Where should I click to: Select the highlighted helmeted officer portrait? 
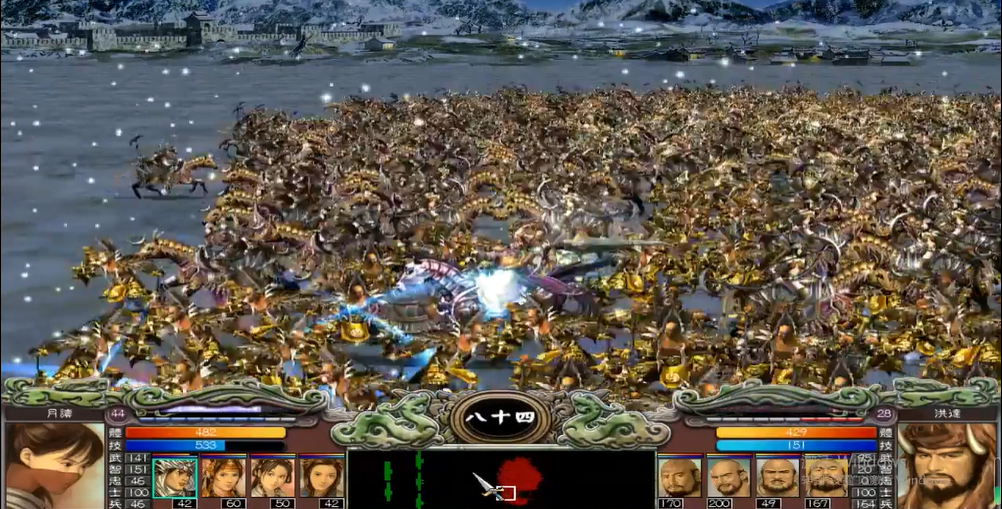point(174,477)
